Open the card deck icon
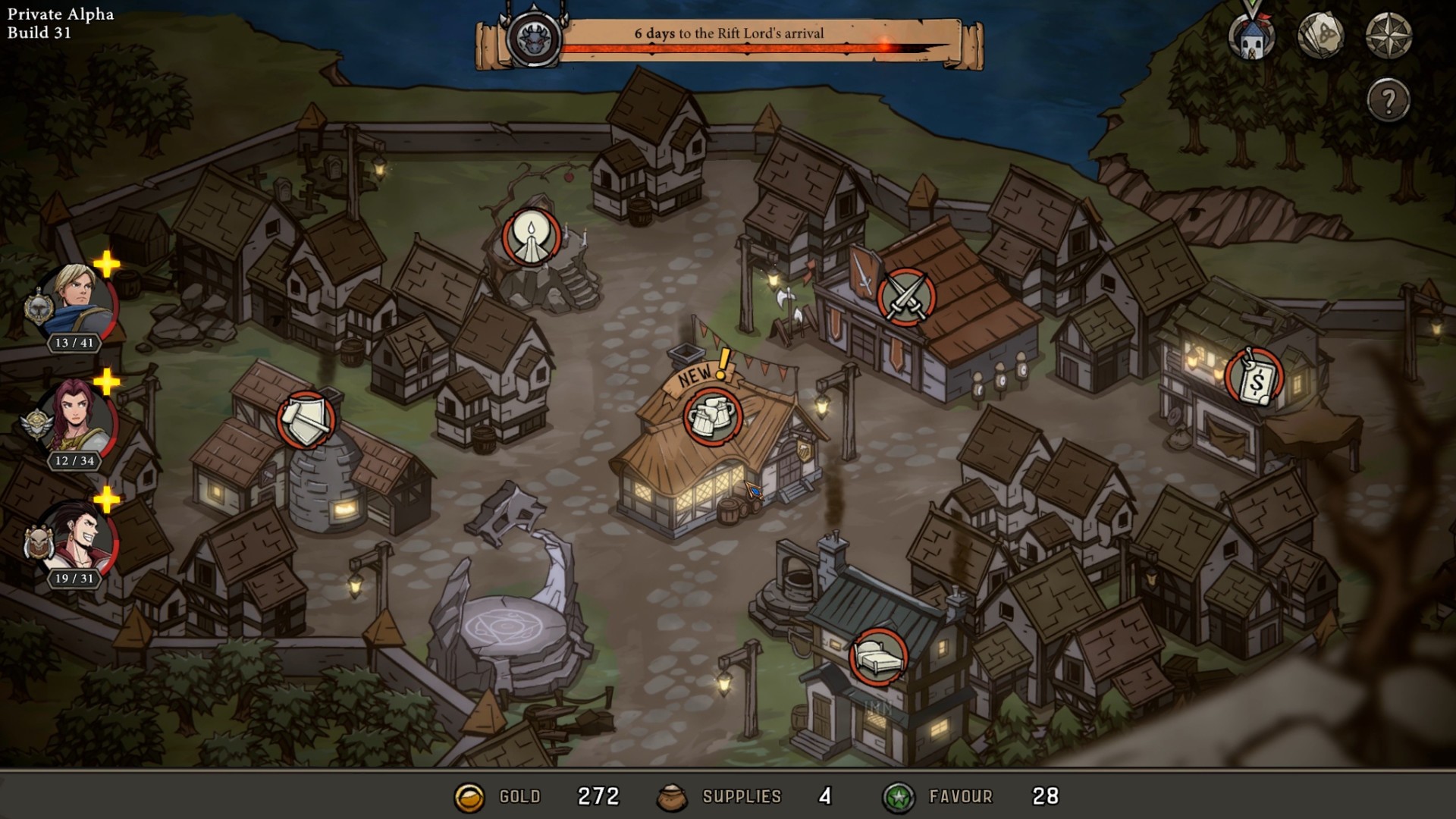 click(1323, 36)
